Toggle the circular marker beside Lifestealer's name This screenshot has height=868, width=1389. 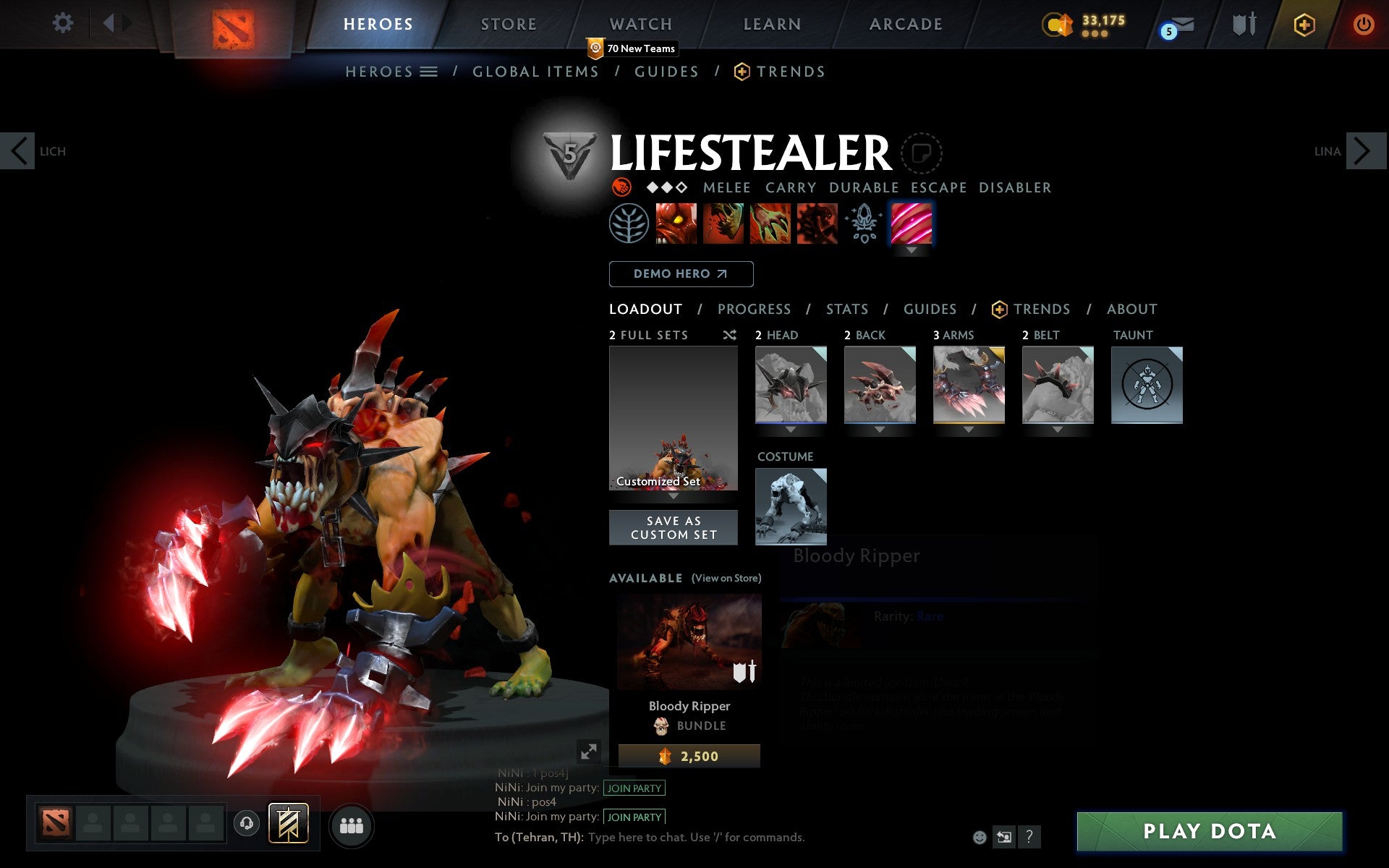coord(922,153)
